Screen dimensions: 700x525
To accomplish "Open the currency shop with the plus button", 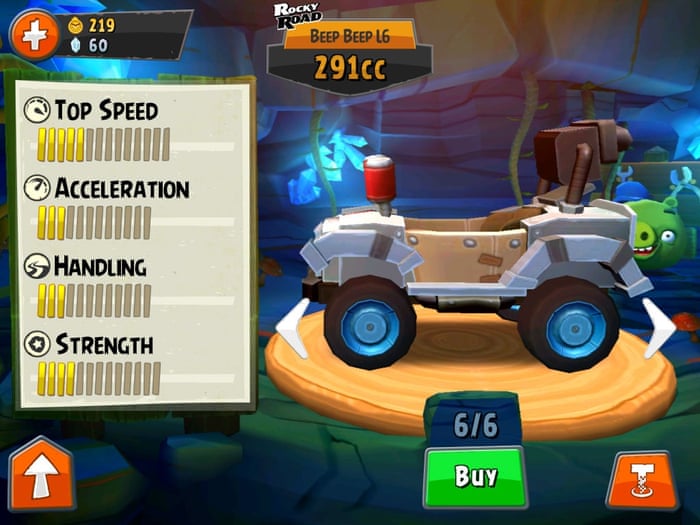I will point(34,36).
